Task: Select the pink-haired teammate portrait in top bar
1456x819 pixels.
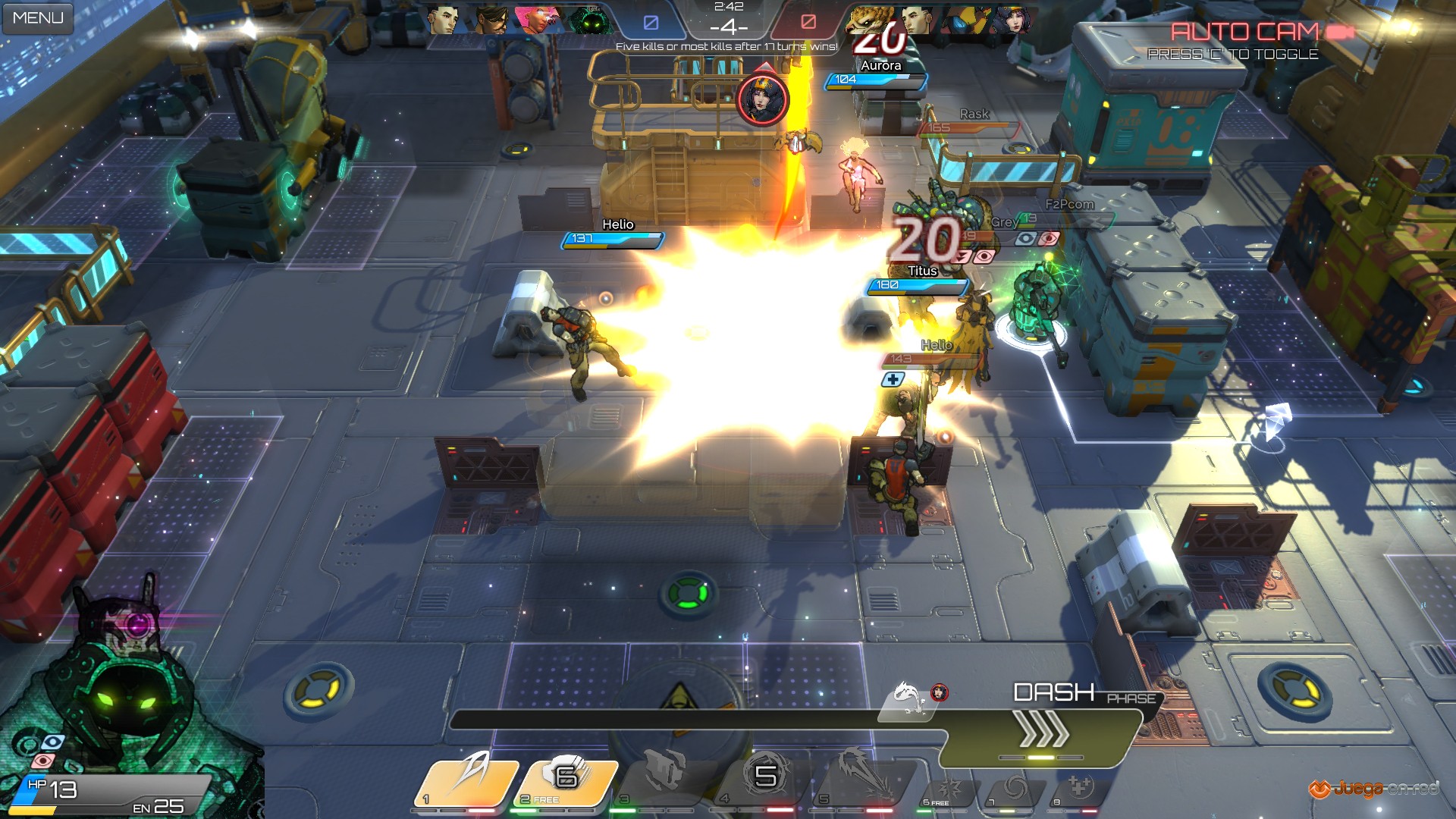Action: (539, 20)
